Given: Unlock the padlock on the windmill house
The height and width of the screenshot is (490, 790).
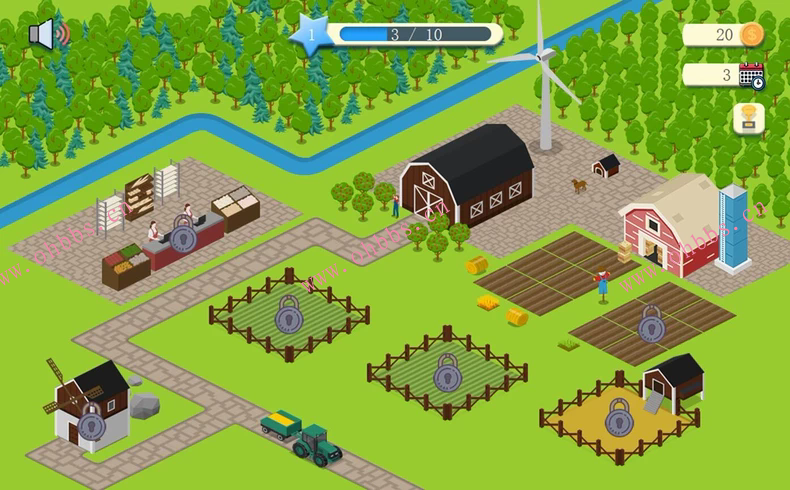Looking at the screenshot, I should [x=92, y=423].
